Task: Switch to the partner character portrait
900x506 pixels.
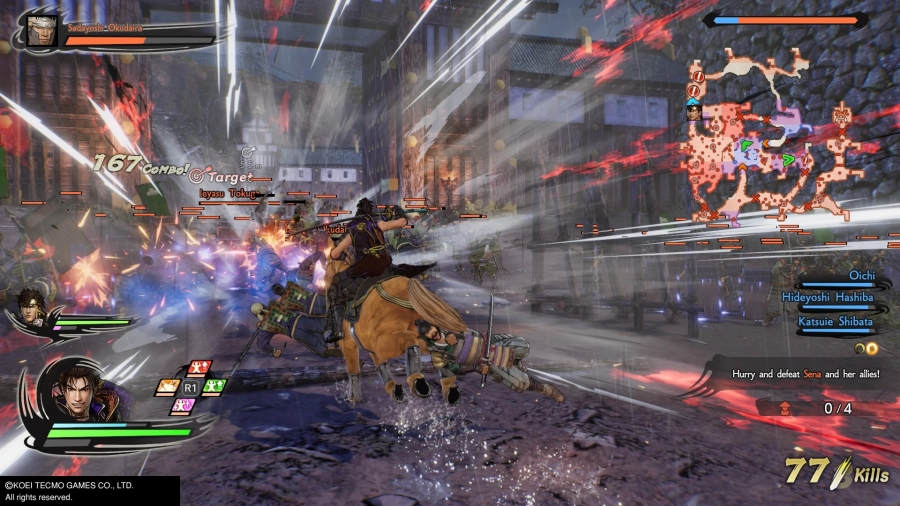Action: 32,307
